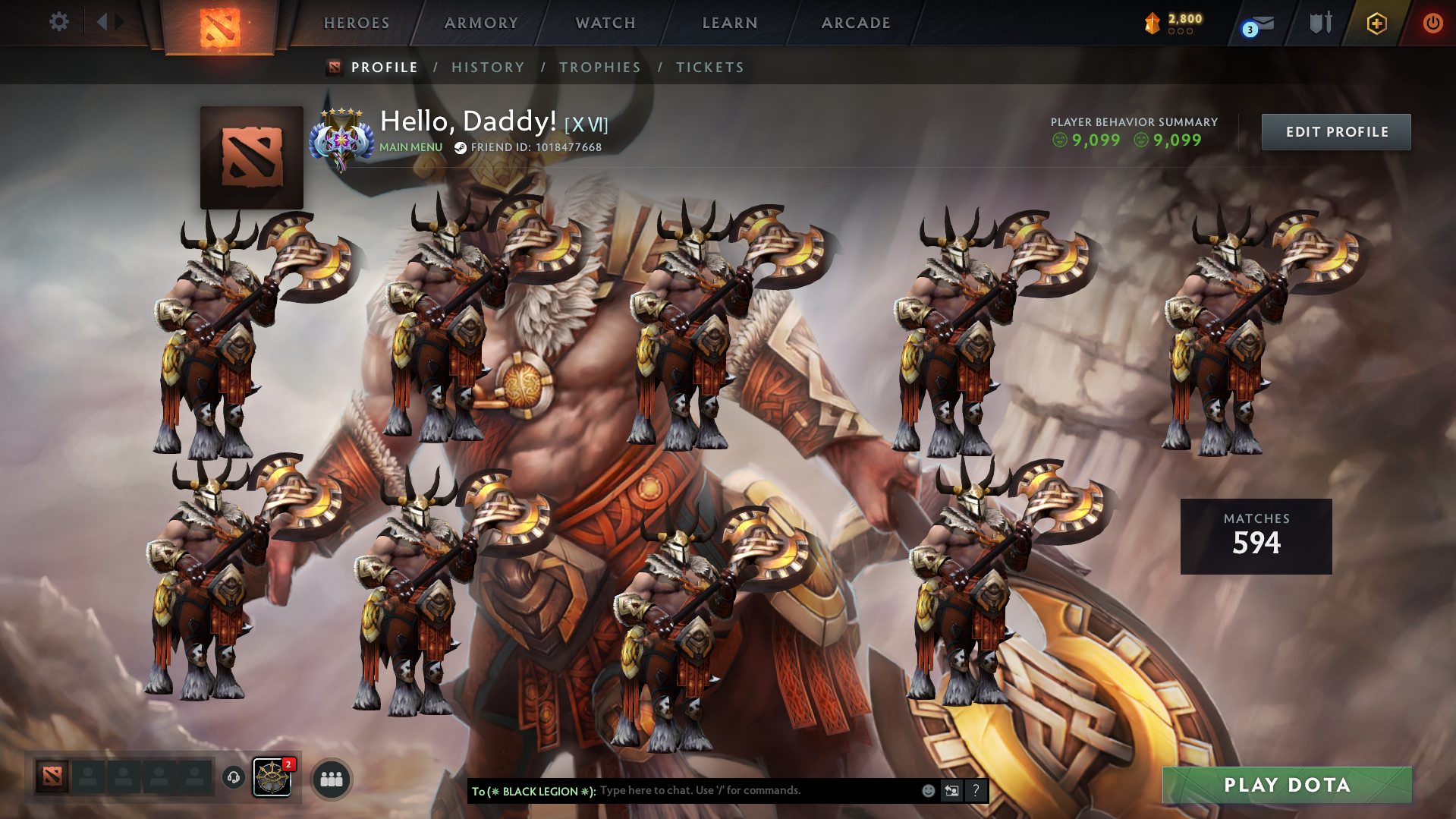Click the gold Dota Plus icon

(x=1376, y=24)
